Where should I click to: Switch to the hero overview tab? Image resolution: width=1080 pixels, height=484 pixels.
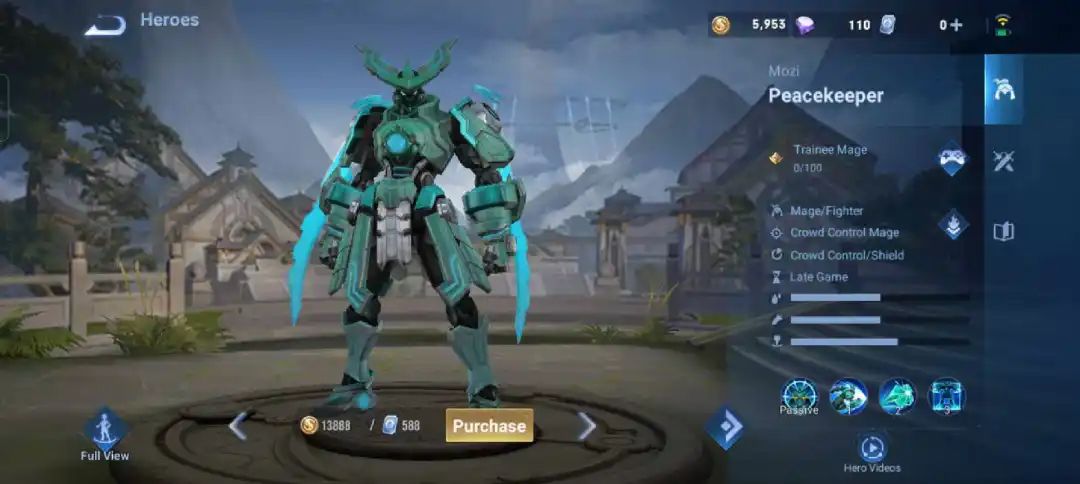(1003, 89)
